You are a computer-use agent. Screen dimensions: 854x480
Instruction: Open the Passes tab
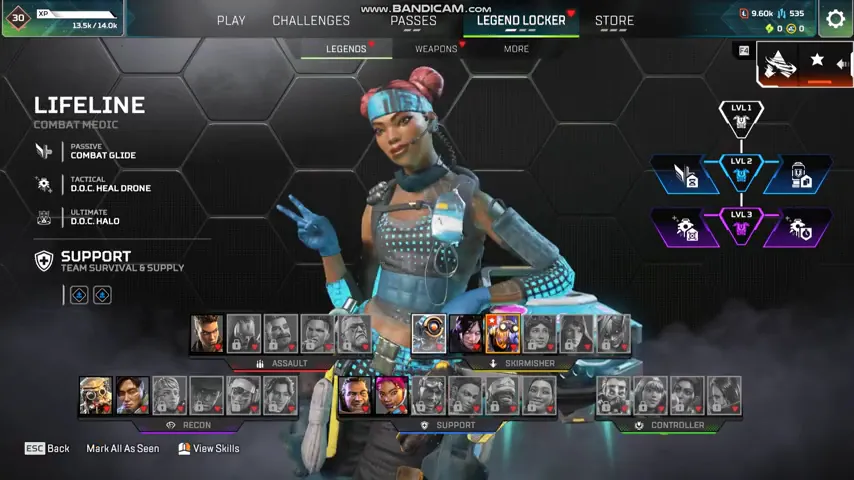(413, 20)
